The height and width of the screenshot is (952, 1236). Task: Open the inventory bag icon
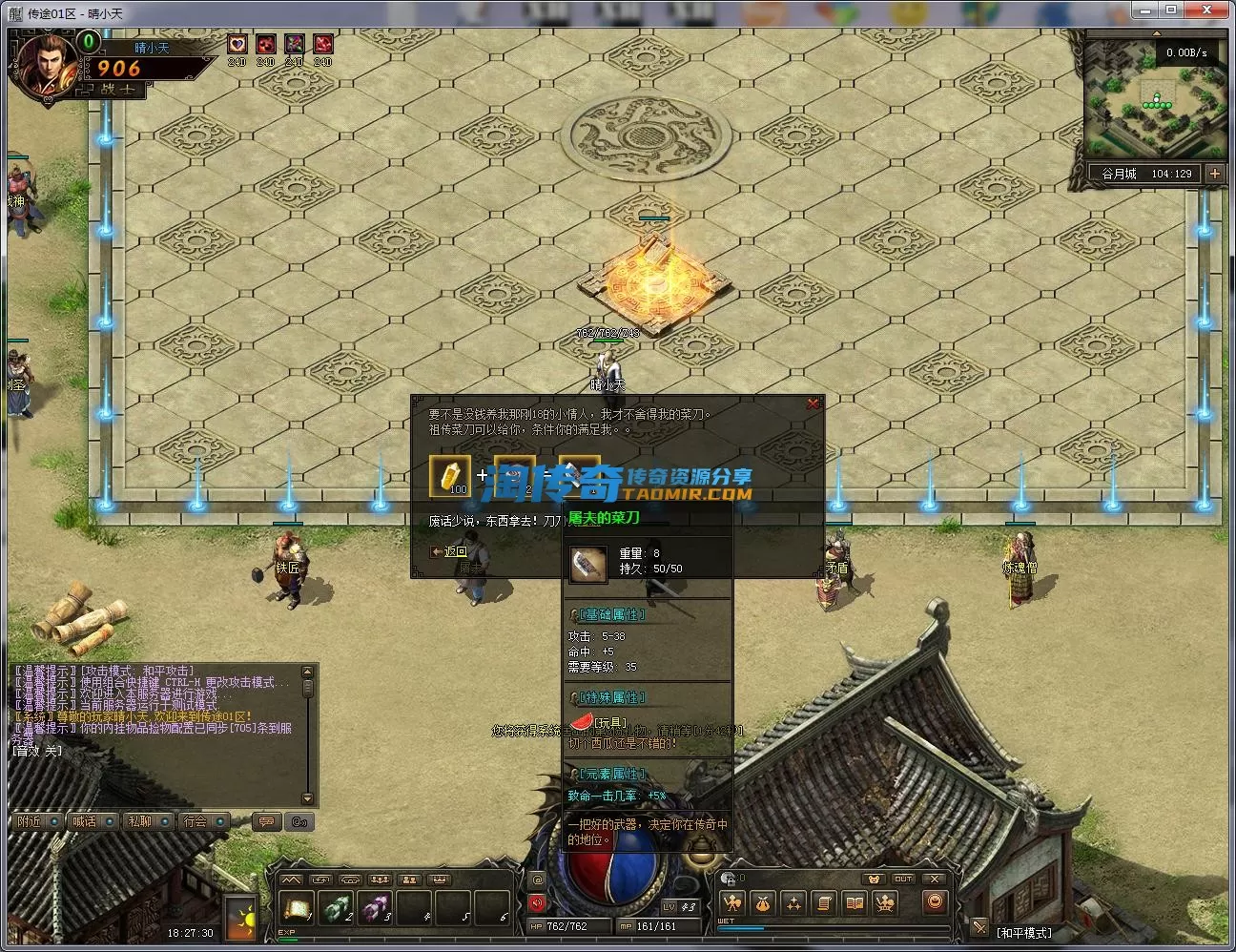[762, 902]
